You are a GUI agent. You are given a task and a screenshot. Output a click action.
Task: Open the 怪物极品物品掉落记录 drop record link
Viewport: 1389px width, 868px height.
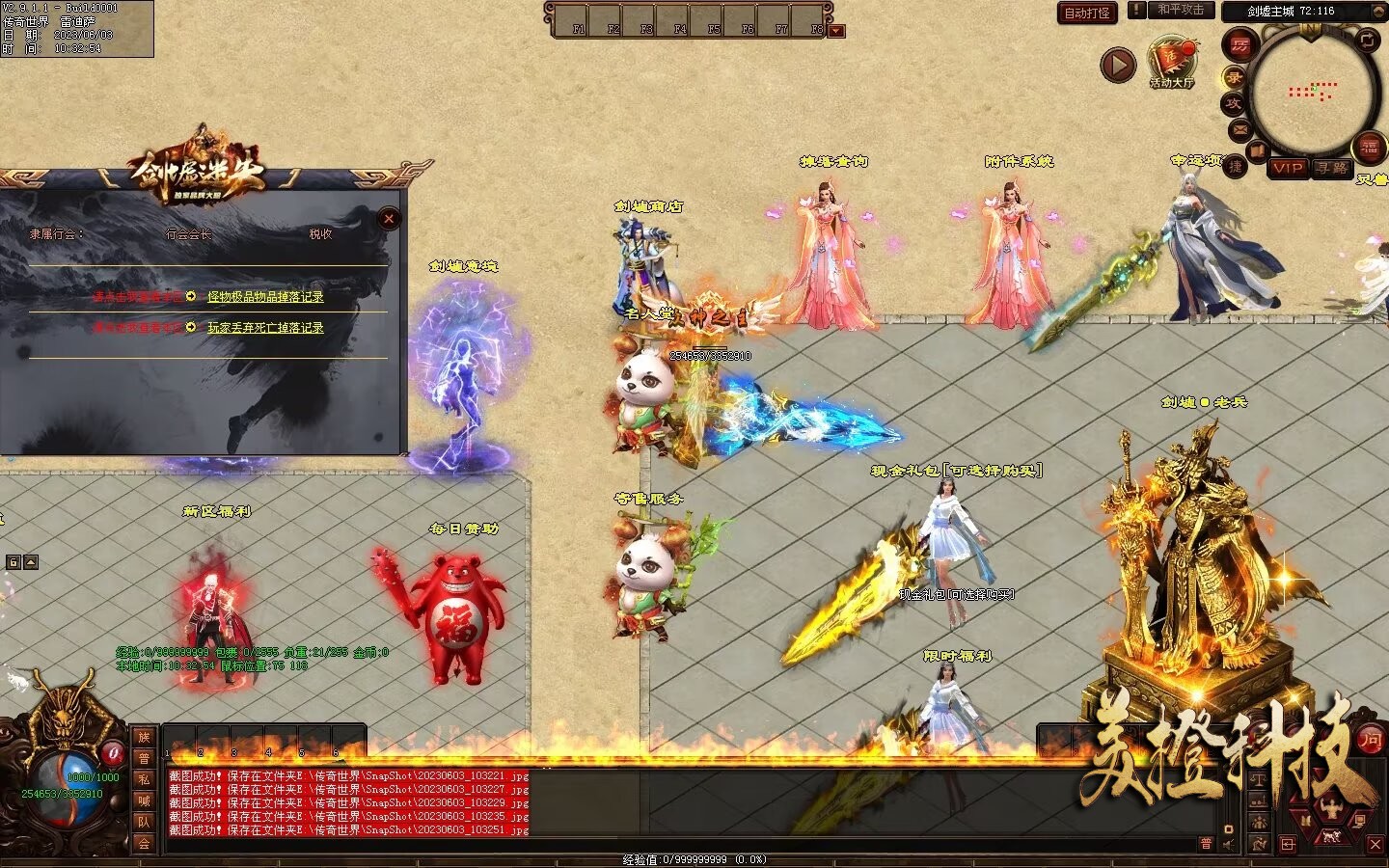[265, 297]
